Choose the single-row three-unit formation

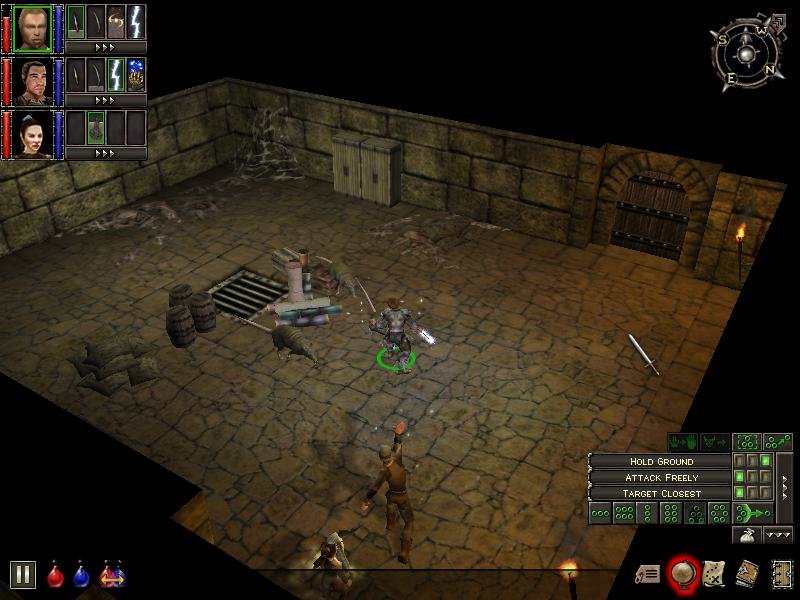(x=600, y=513)
